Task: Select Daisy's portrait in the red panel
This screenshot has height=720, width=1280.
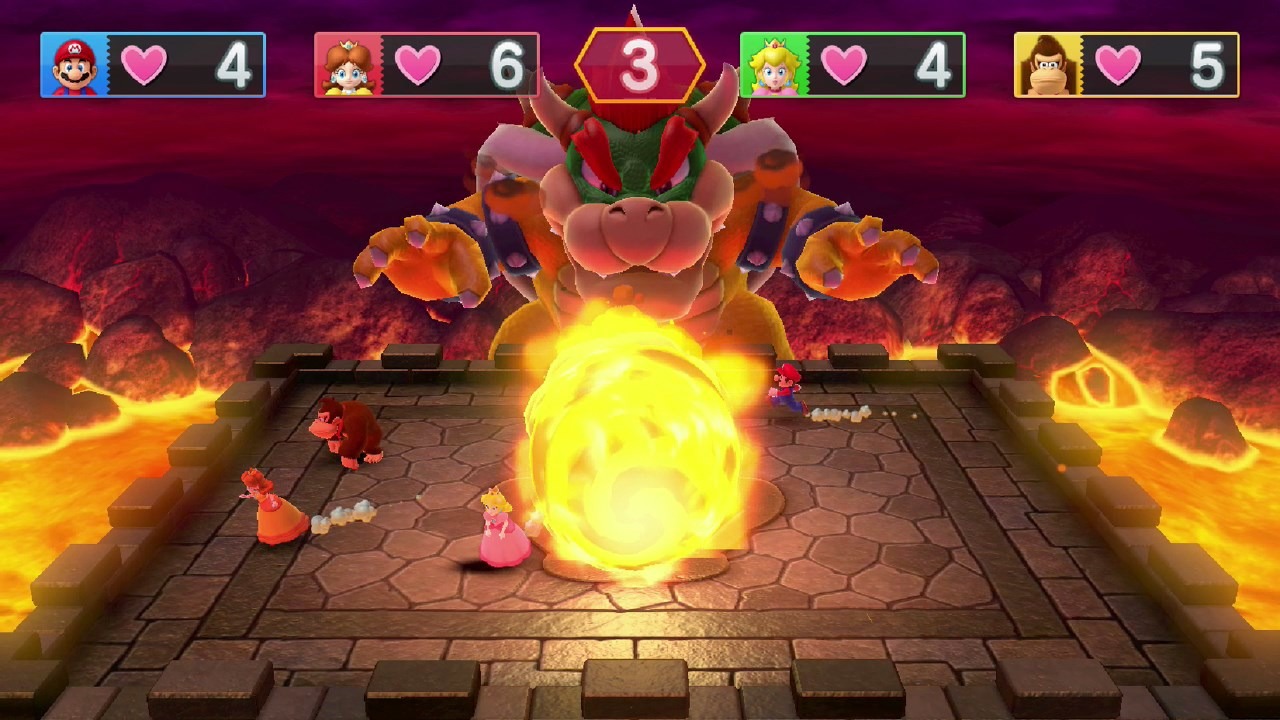Action: (x=348, y=65)
